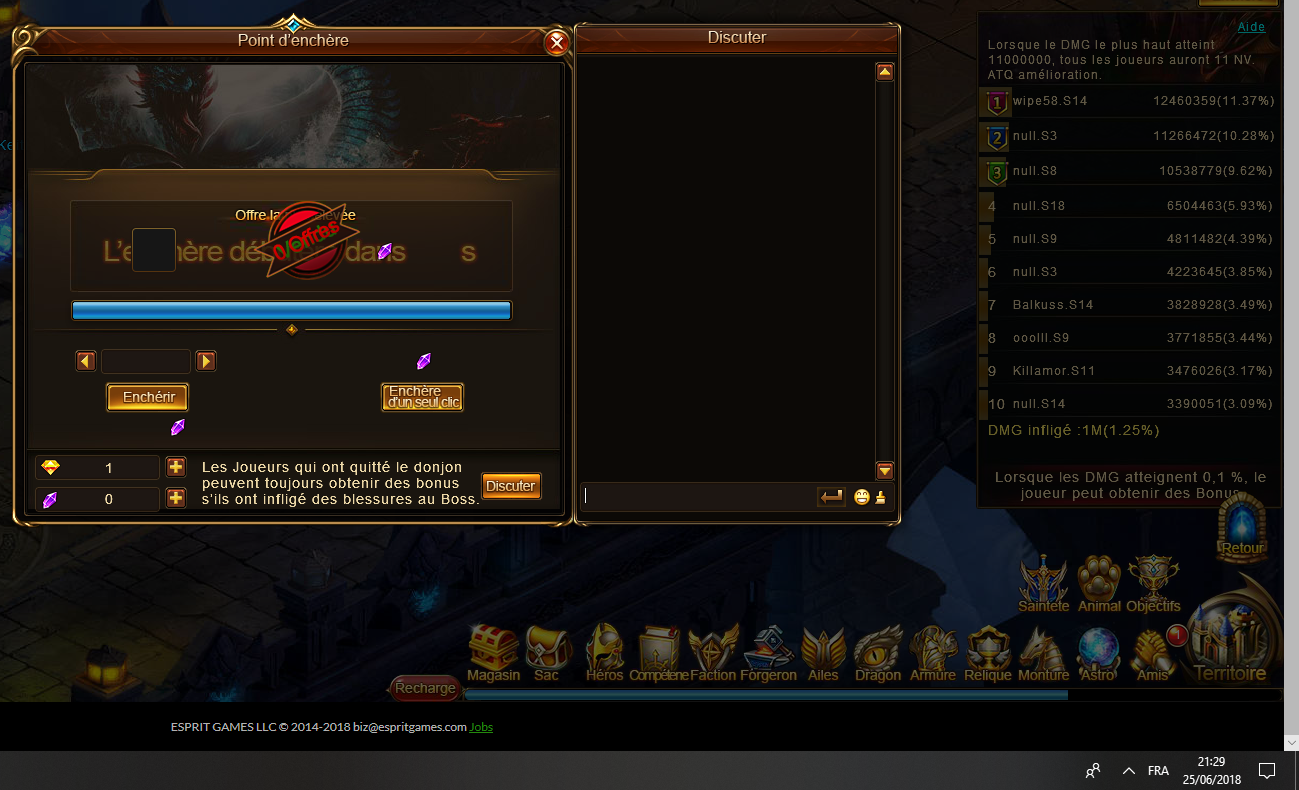The width and height of the screenshot is (1299, 790).
Task: Open the Aide help link
Action: point(1251,27)
